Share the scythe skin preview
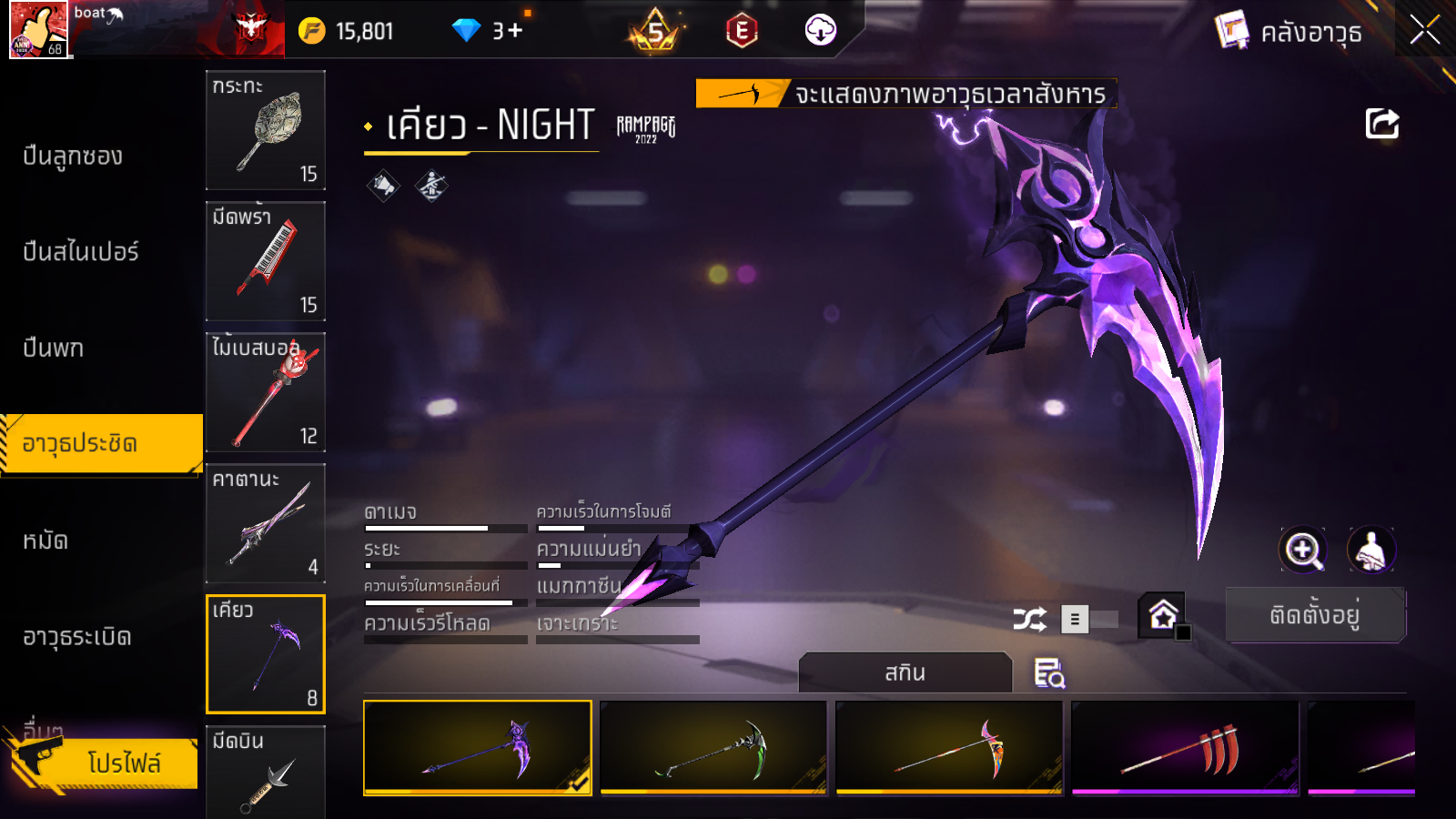Image resolution: width=1456 pixels, height=819 pixels. (1381, 124)
